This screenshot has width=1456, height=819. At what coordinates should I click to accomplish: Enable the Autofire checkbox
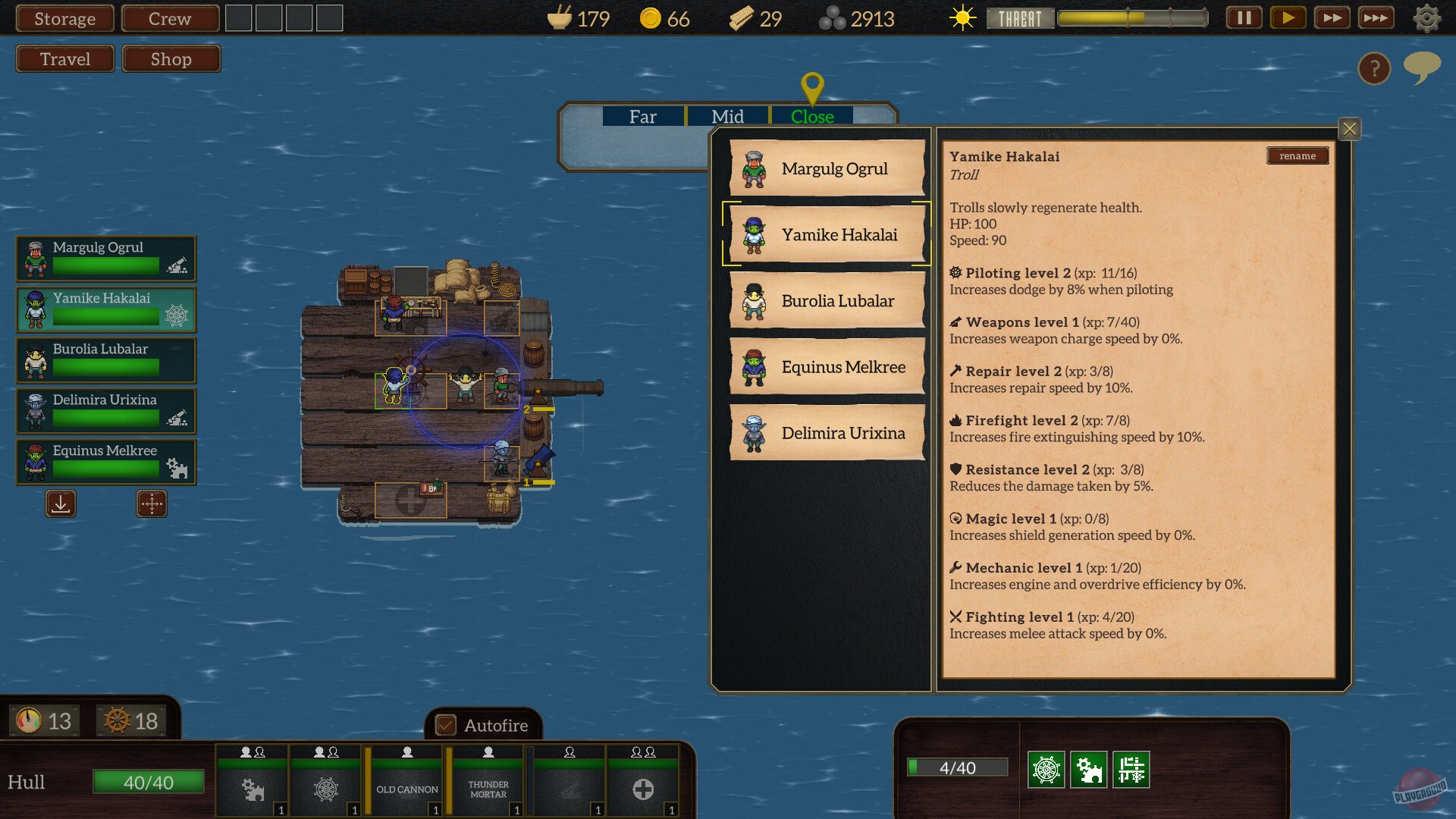tap(447, 725)
